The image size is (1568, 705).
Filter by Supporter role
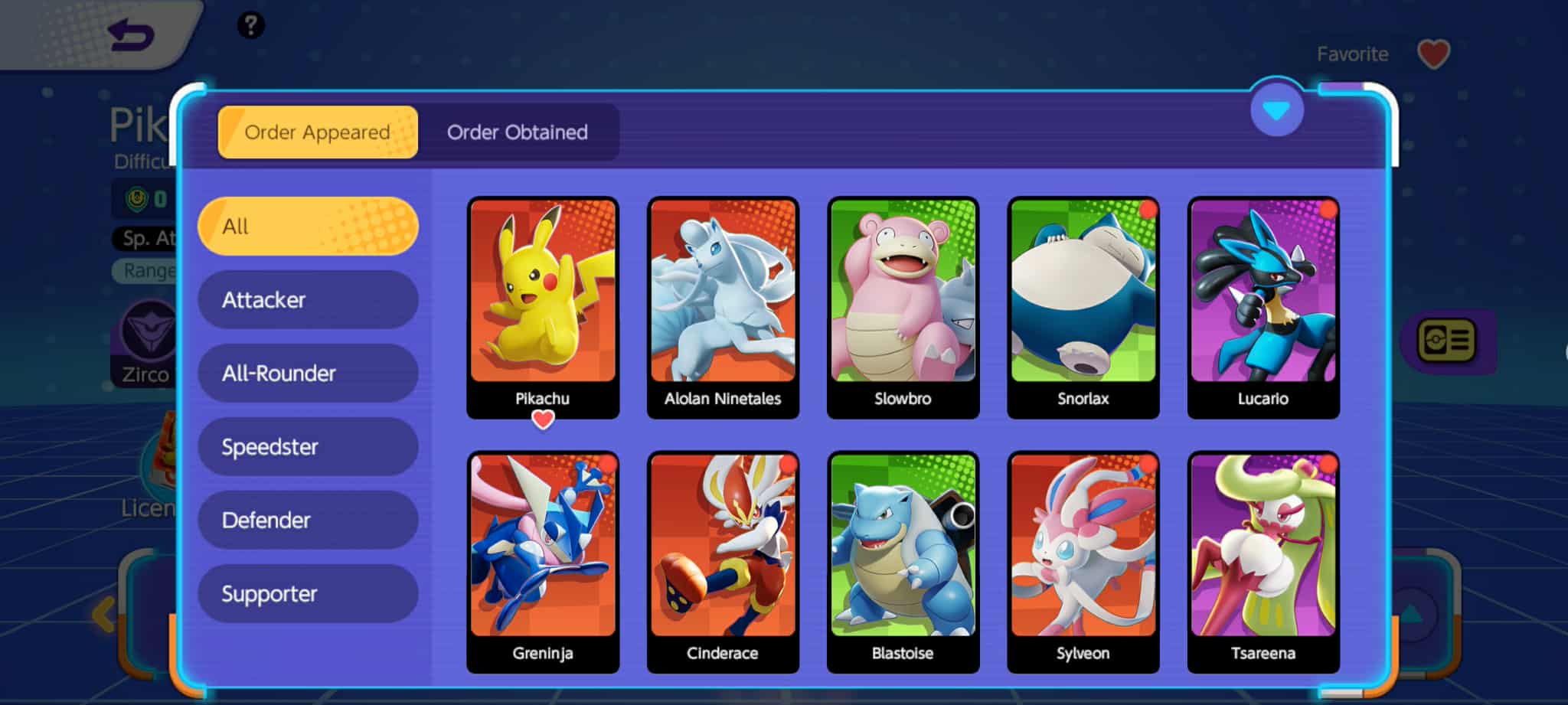pyautogui.click(x=308, y=593)
